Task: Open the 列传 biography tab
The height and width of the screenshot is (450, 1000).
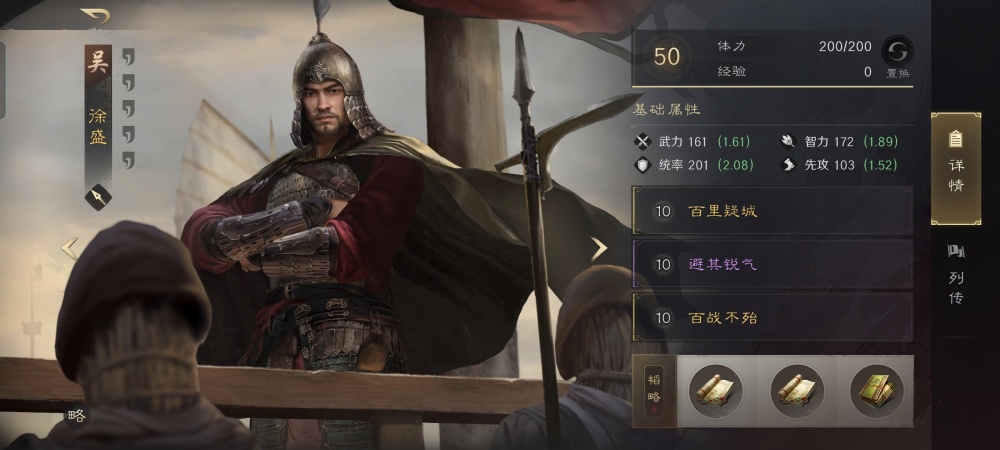Action: pyautogui.click(x=955, y=272)
